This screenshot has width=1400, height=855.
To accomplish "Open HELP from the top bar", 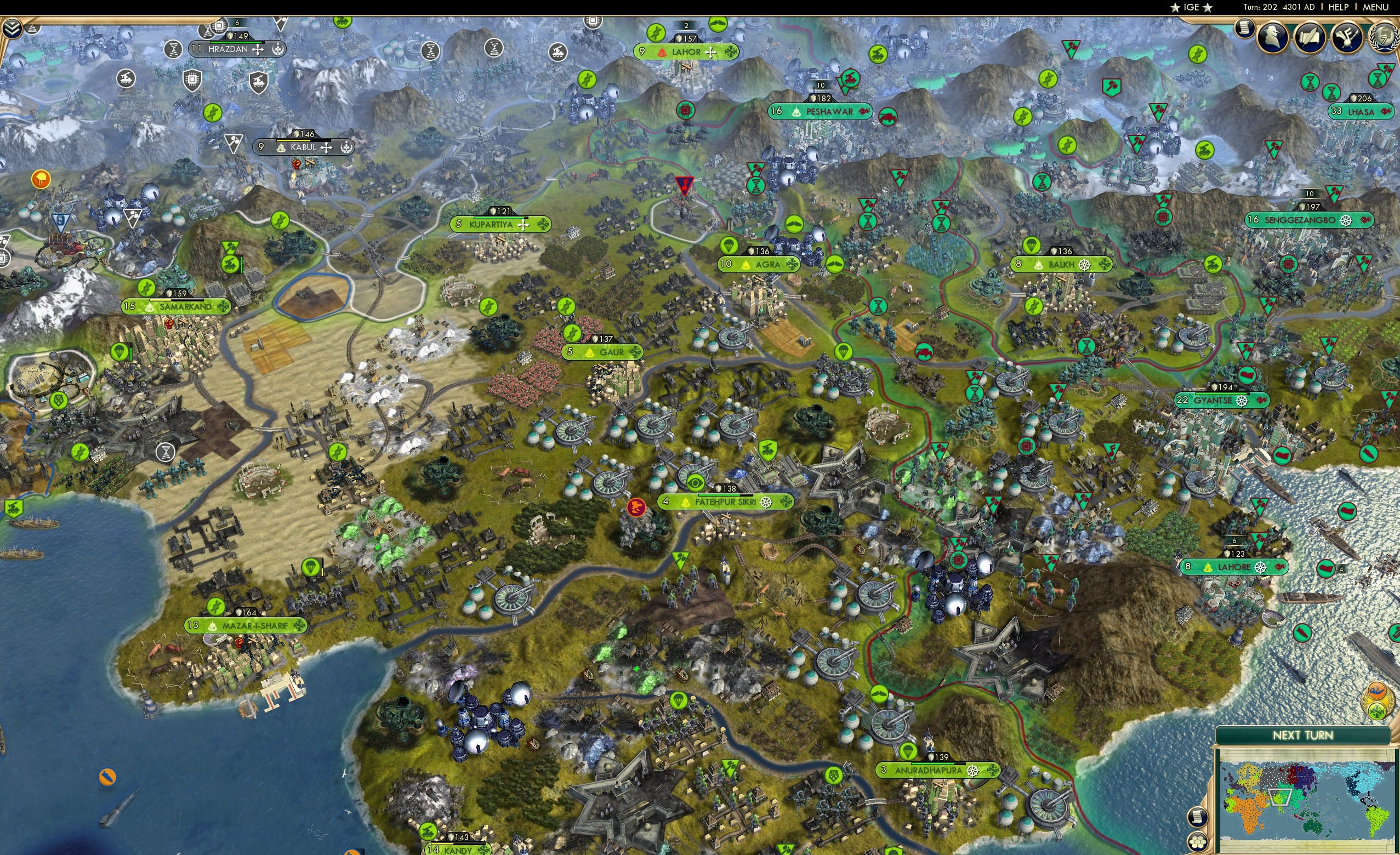I will pos(1338,7).
